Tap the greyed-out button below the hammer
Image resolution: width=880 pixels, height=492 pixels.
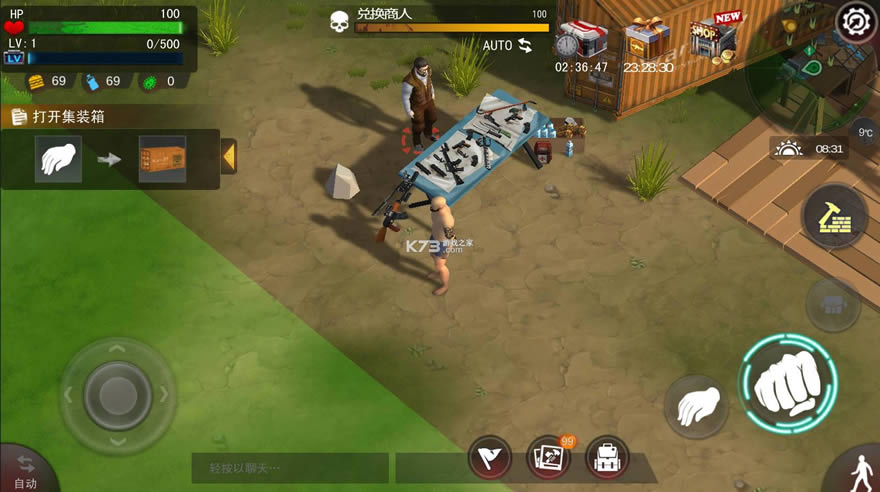(833, 303)
